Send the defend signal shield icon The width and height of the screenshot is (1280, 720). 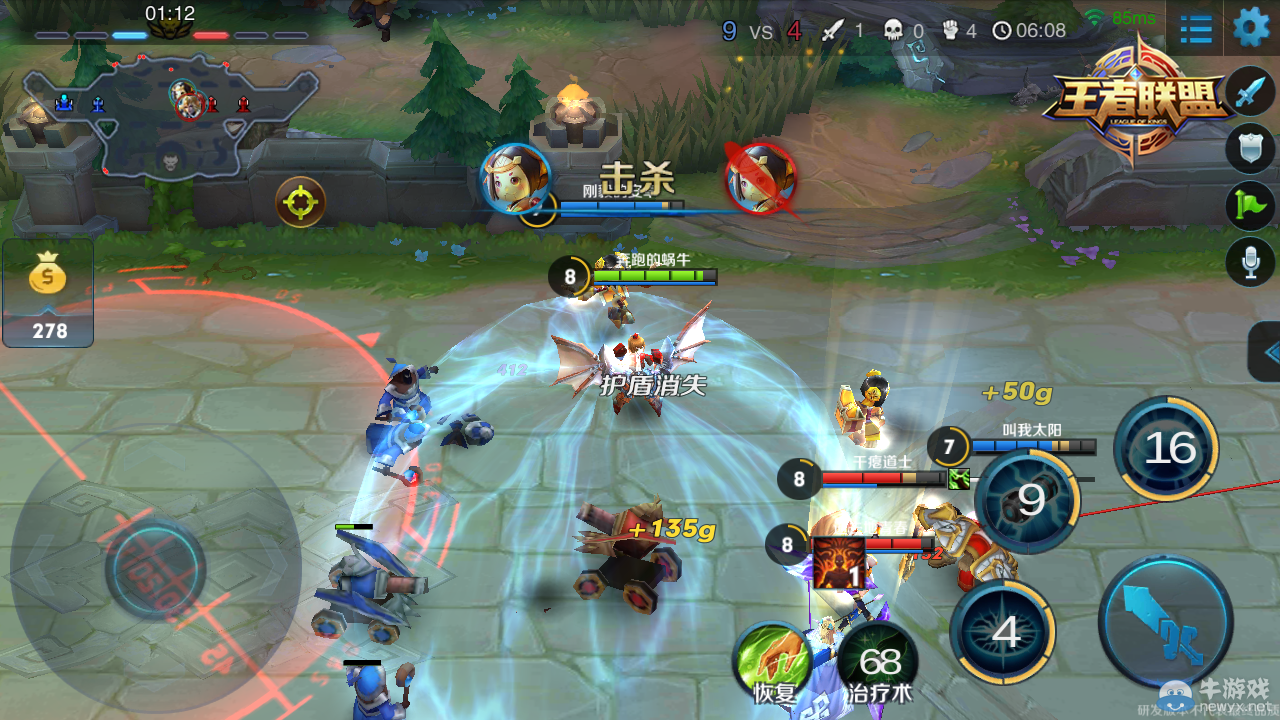point(1250,149)
